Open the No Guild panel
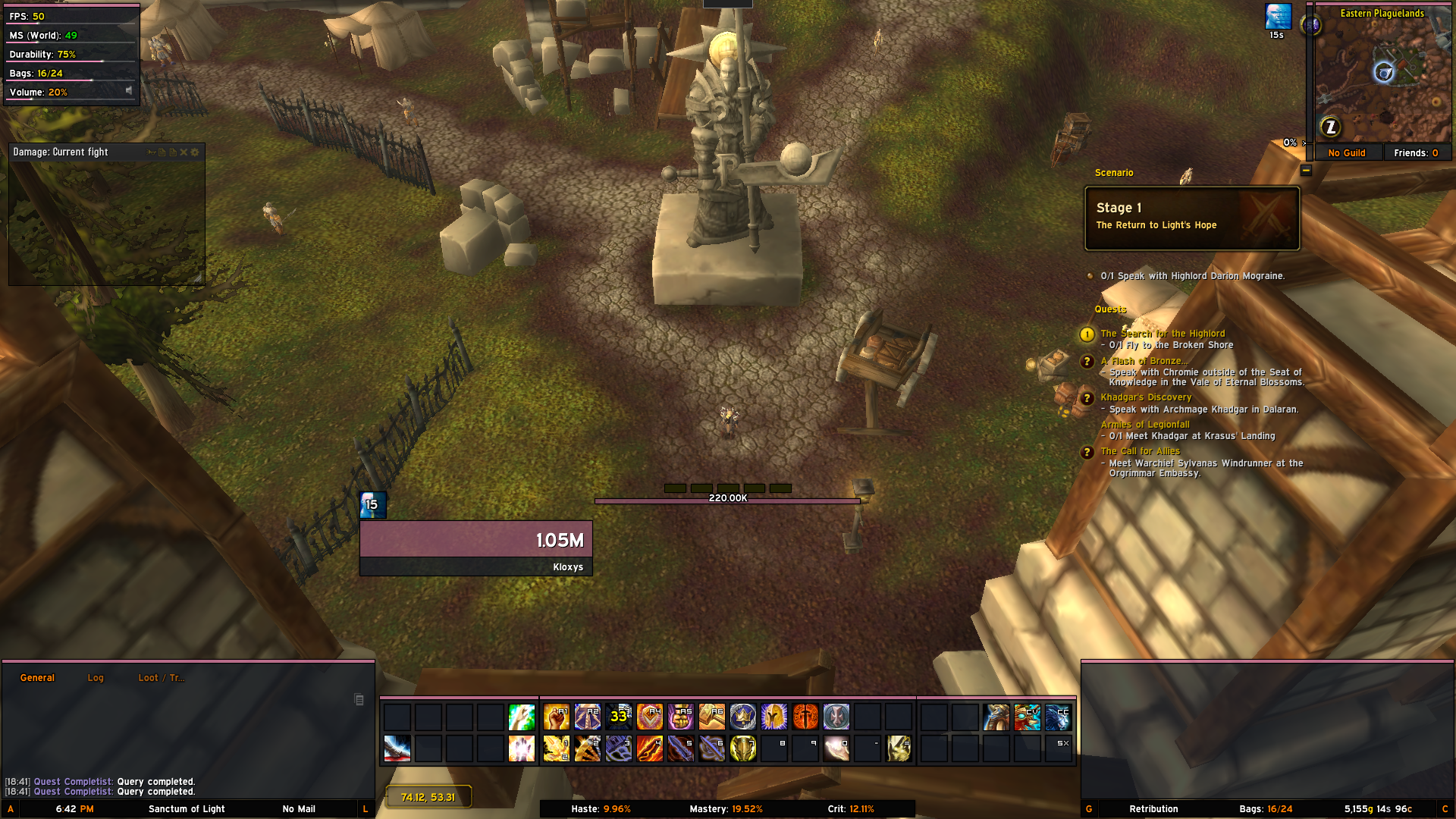Viewport: 1456px width, 819px height. 1346,153
